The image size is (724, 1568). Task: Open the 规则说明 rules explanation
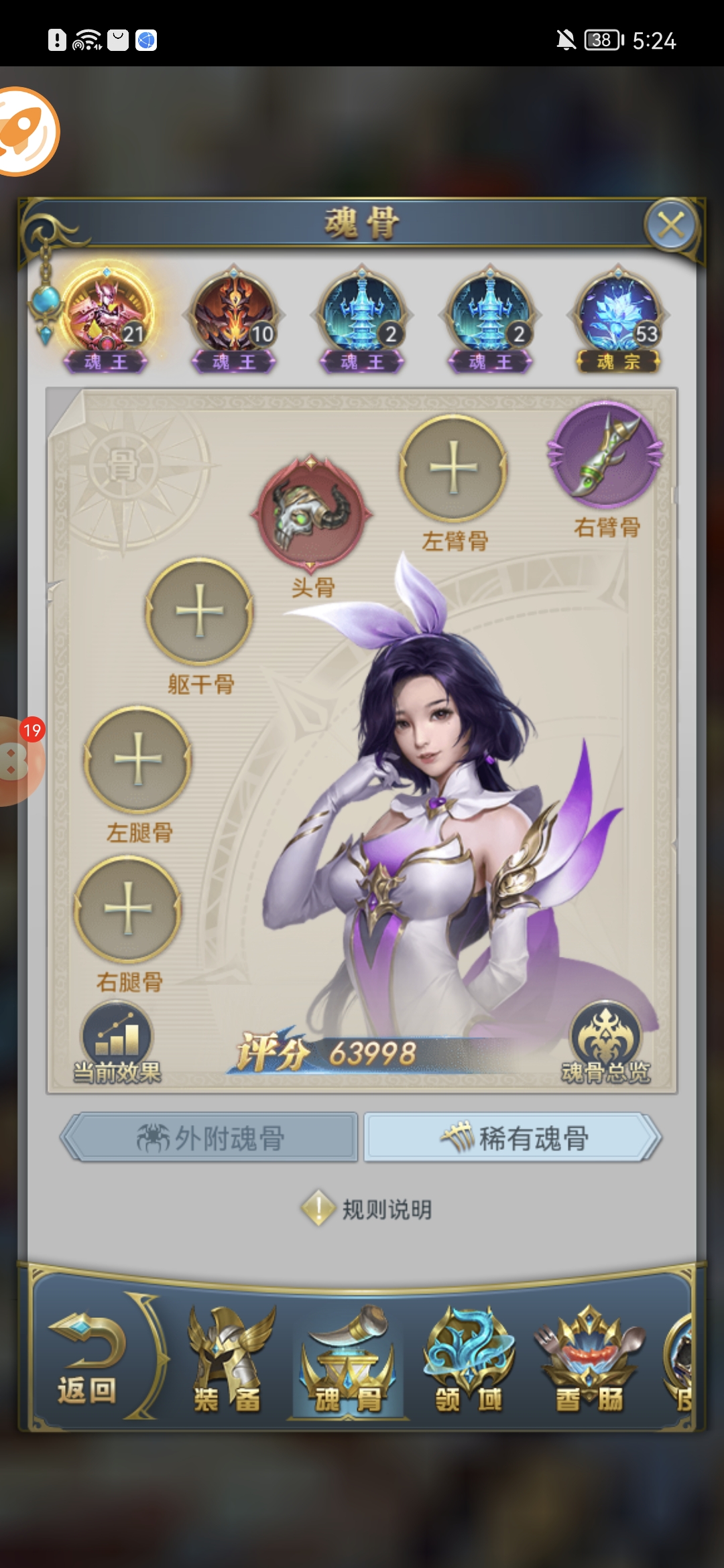(x=367, y=1209)
